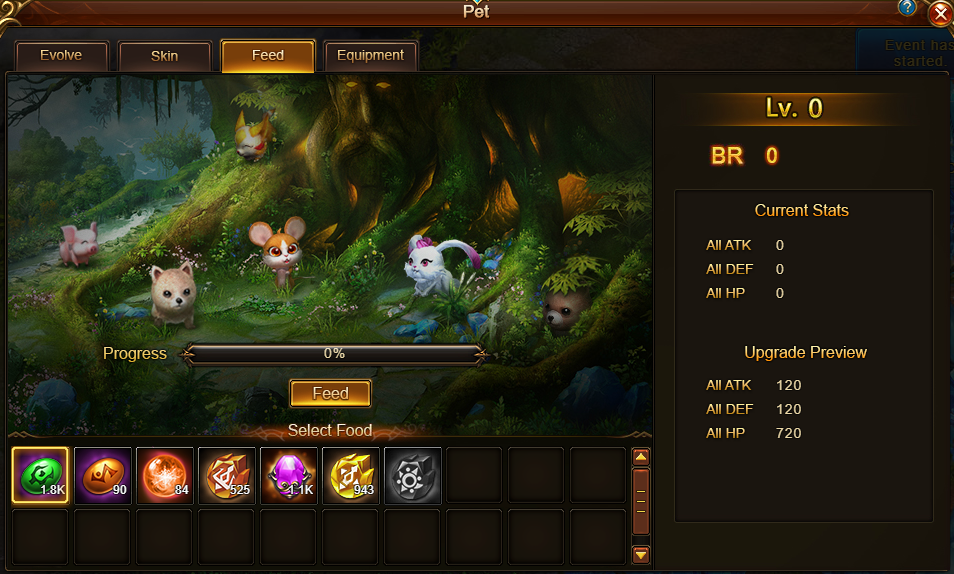Switch to the Evolve tab
The width and height of the screenshot is (954, 574).
click(x=61, y=56)
